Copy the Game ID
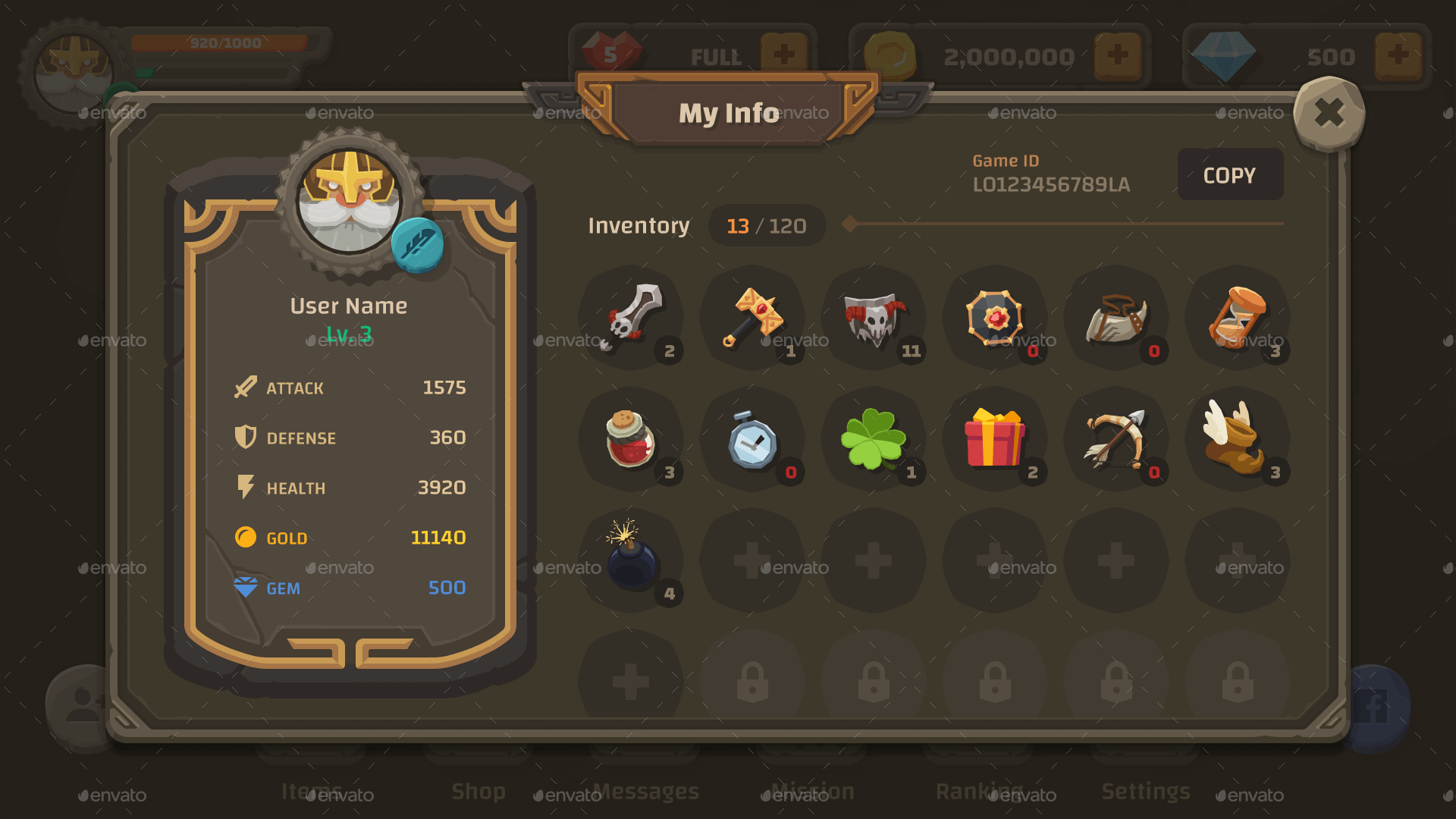The height and width of the screenshot is (819, 1456). [x=1229, y=174]
